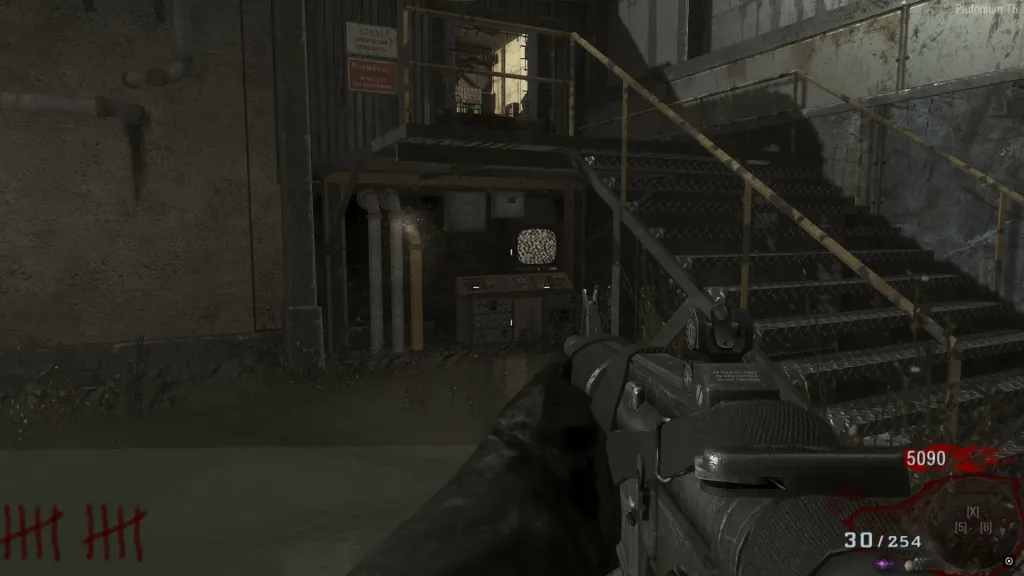Click the small white target icon
Viewport: 1024px width, 576px height.
click(x=1009, y=561)
